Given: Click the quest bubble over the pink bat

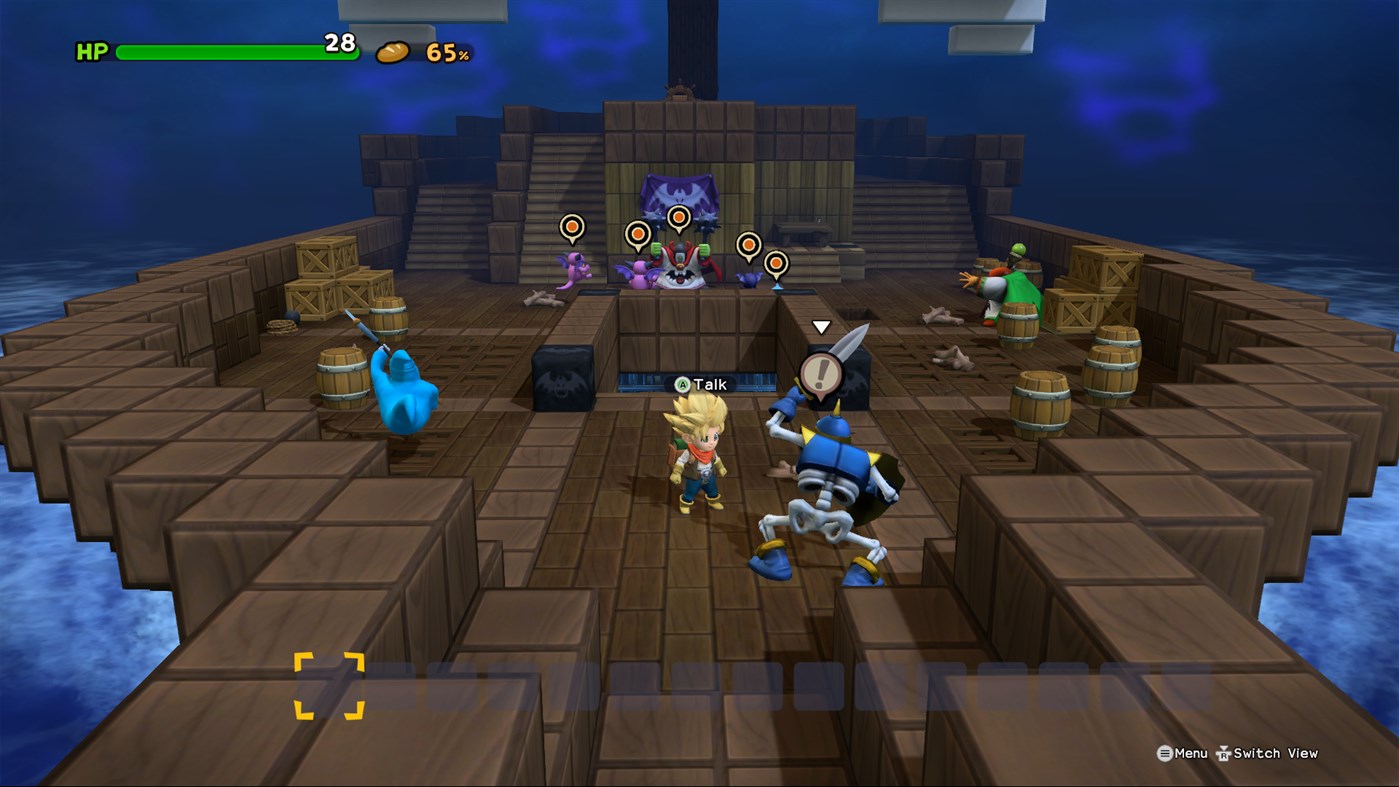Looking at the screenshot, I should pyautogui.click(x=637, y=233).
